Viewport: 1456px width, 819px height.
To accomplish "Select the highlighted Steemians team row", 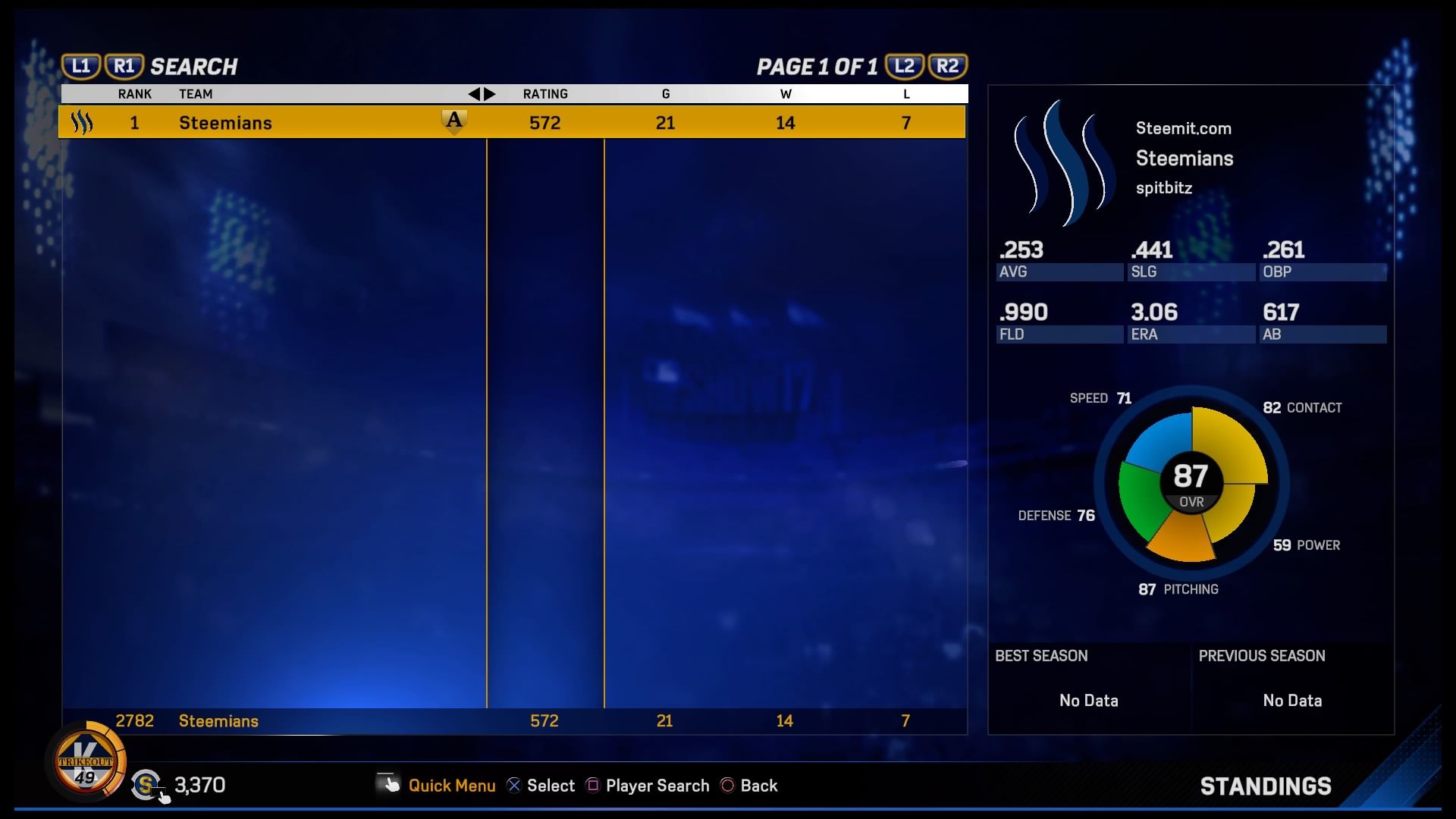I will pos(455,121).
